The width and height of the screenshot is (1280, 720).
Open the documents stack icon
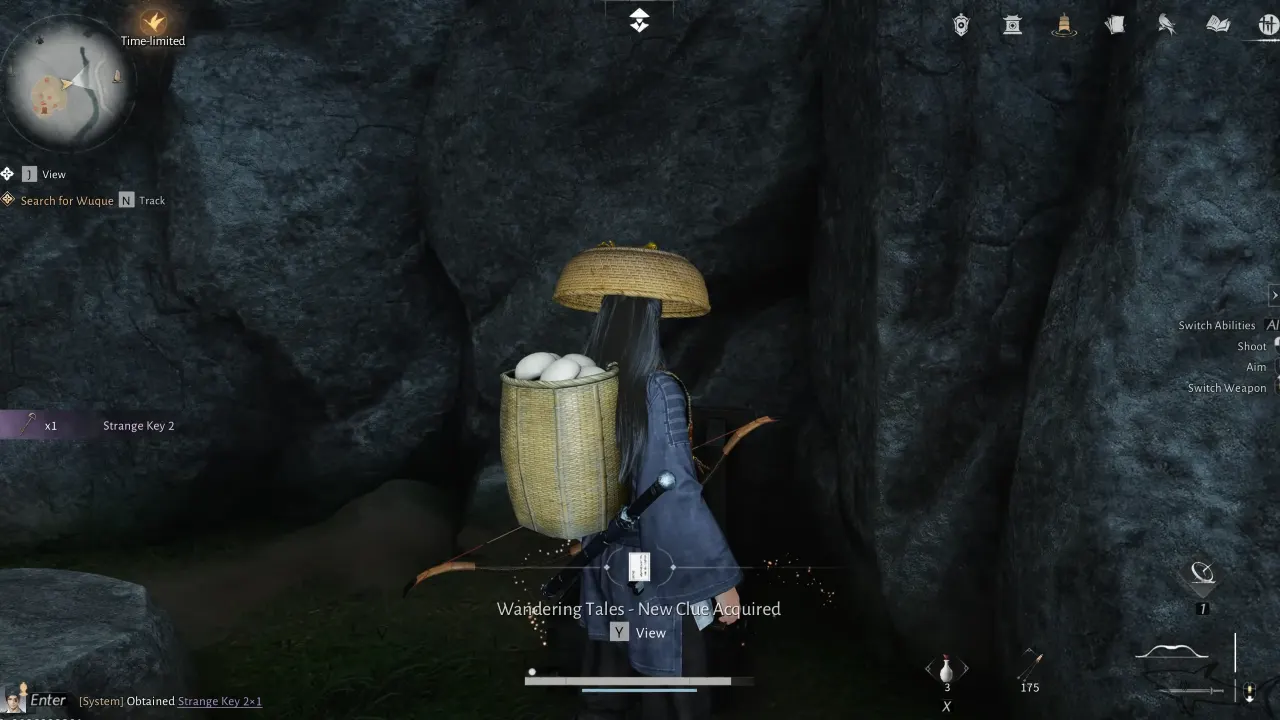coord(1115,24)
